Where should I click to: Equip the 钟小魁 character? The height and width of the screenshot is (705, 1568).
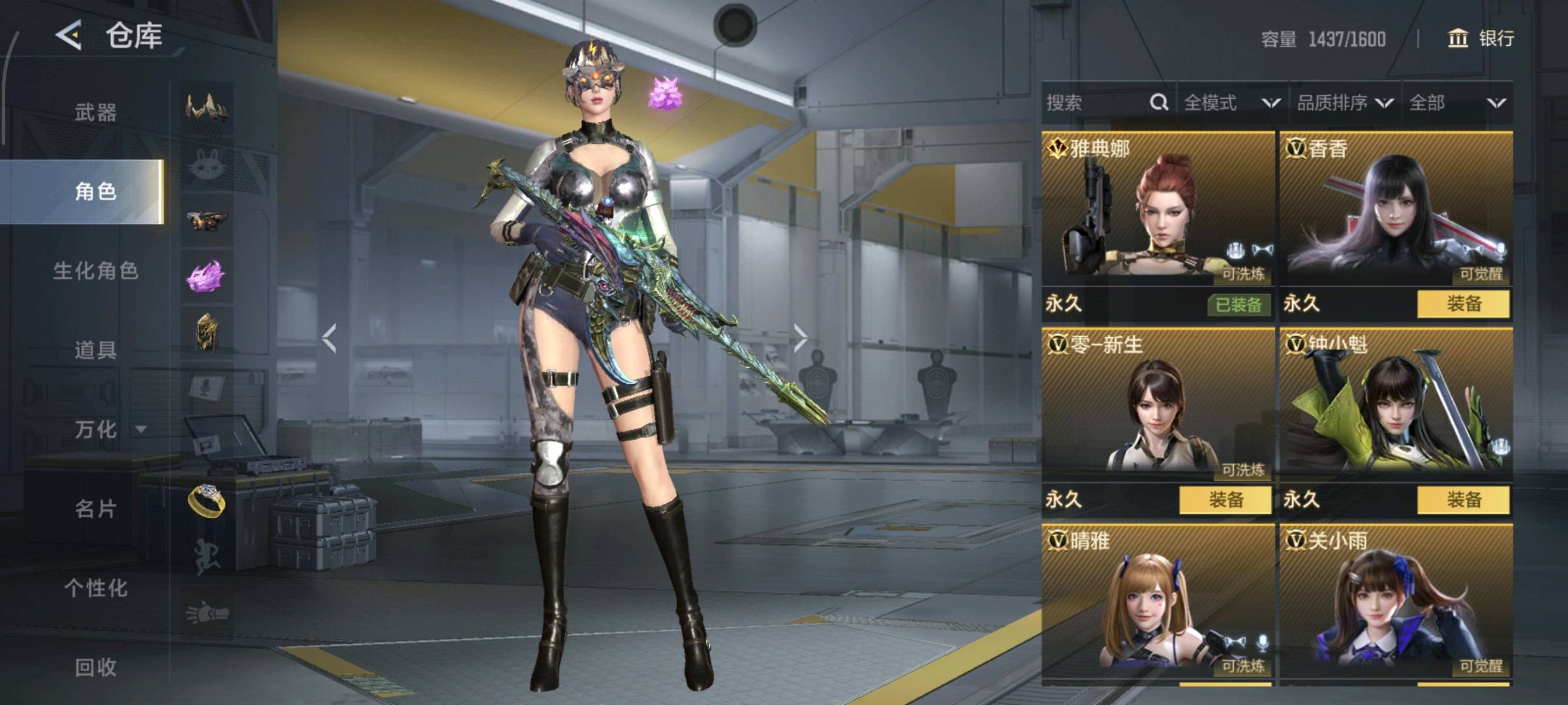tap(1463, 500)
